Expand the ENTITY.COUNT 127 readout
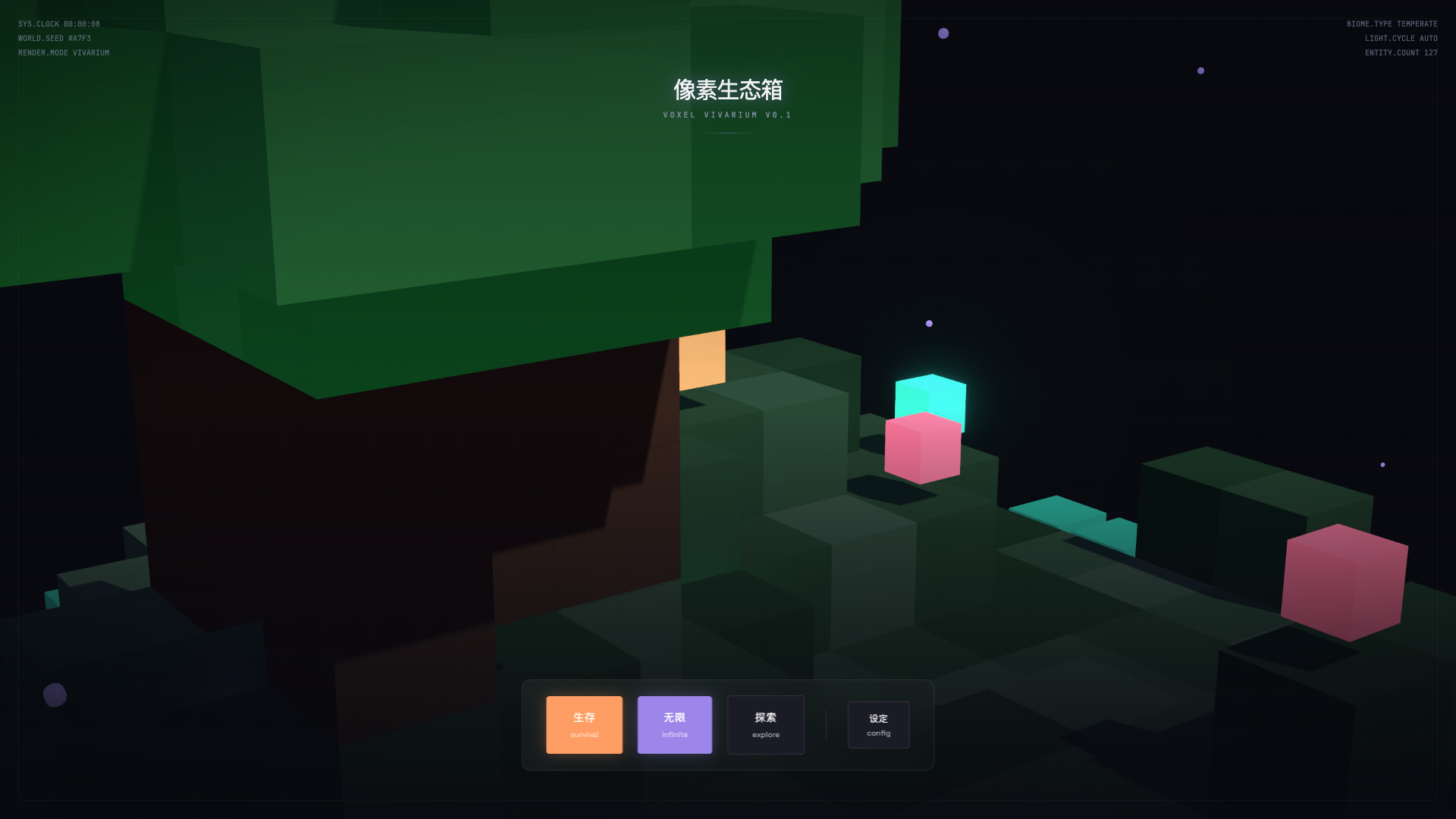The width and height of the screenshot is (1456, 819). tap(1401, 52)
